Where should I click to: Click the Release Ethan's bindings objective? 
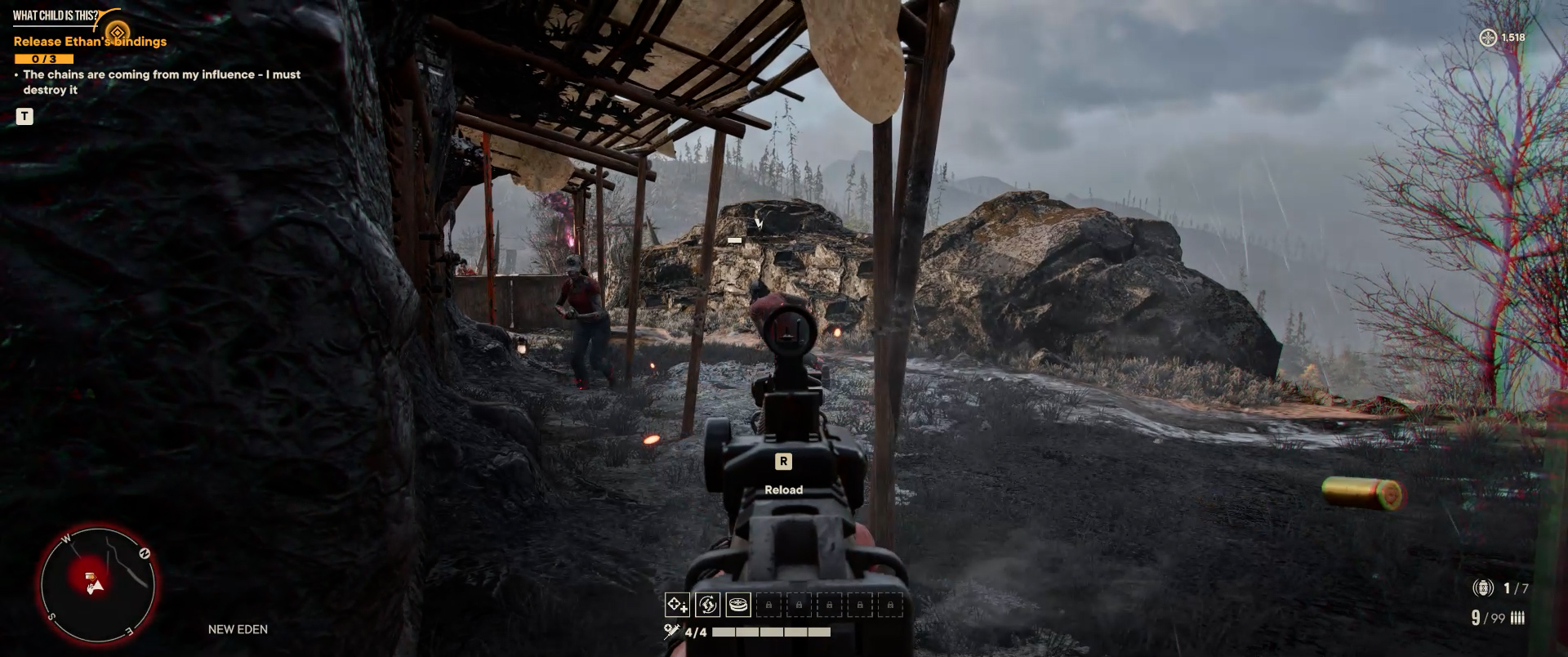click(90, 42)
